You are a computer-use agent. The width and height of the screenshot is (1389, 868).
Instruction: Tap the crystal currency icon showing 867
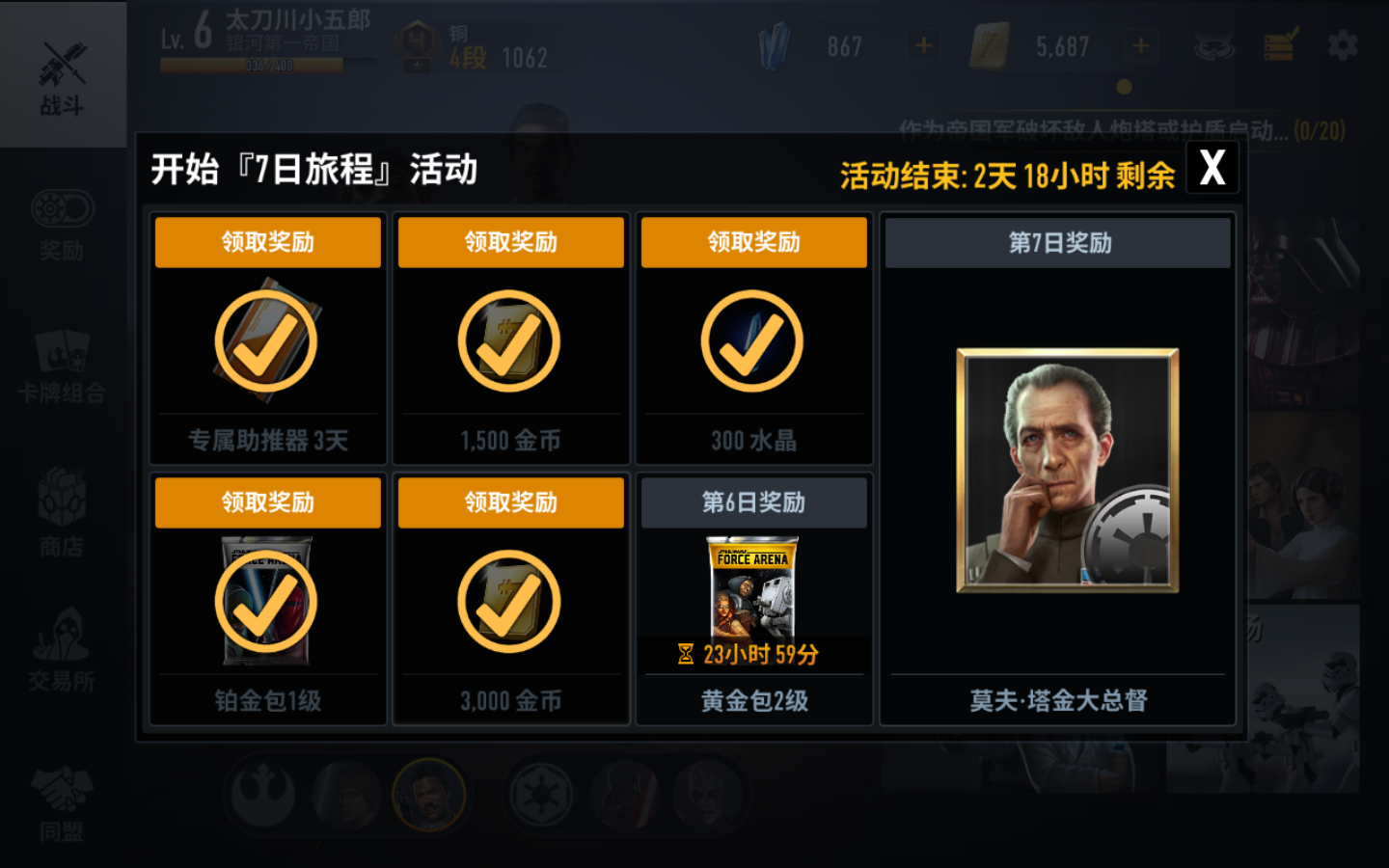click(773, 43)
